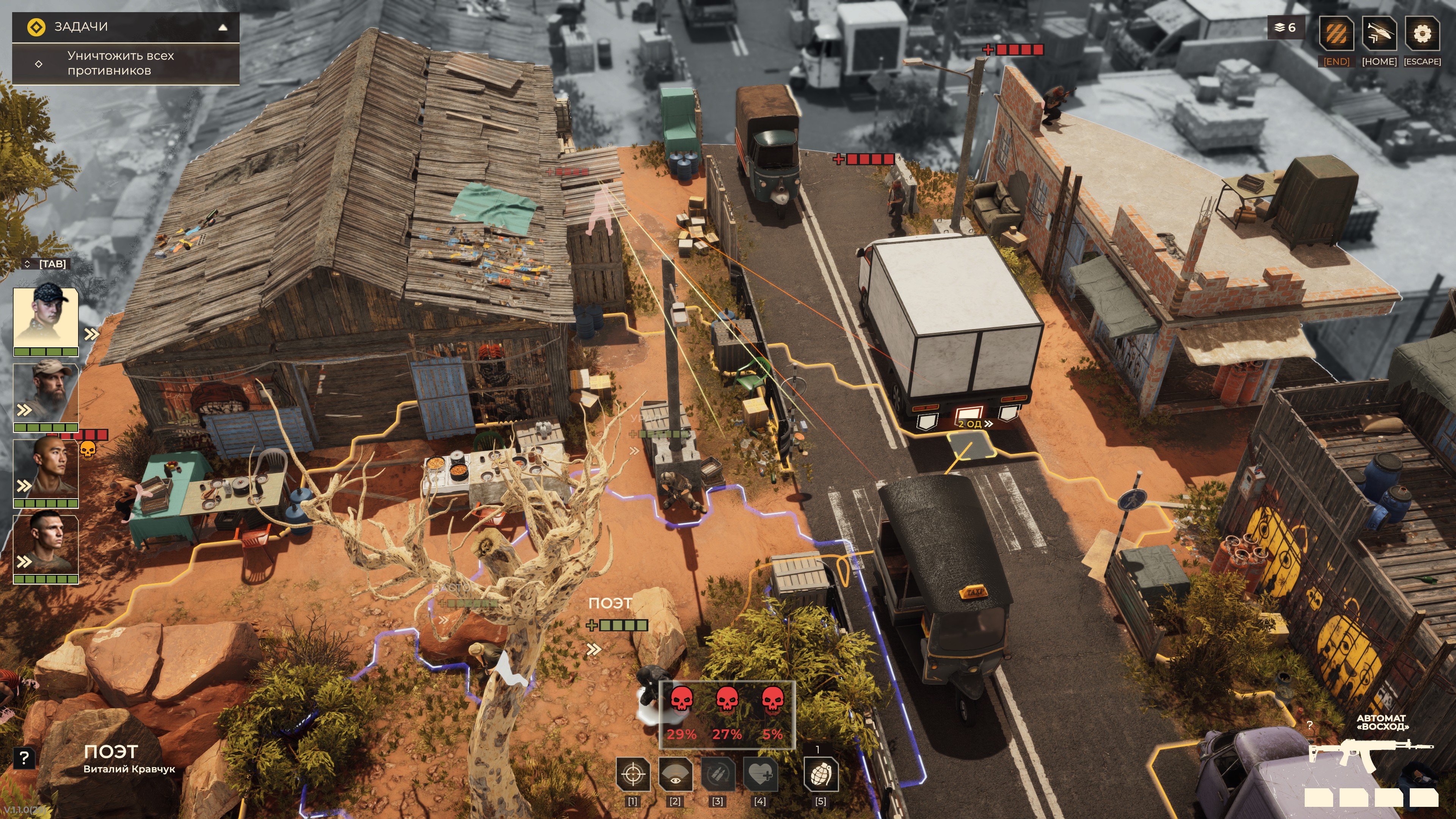
Task: Open help with the question mark button
Action: [x=24, y=758]
